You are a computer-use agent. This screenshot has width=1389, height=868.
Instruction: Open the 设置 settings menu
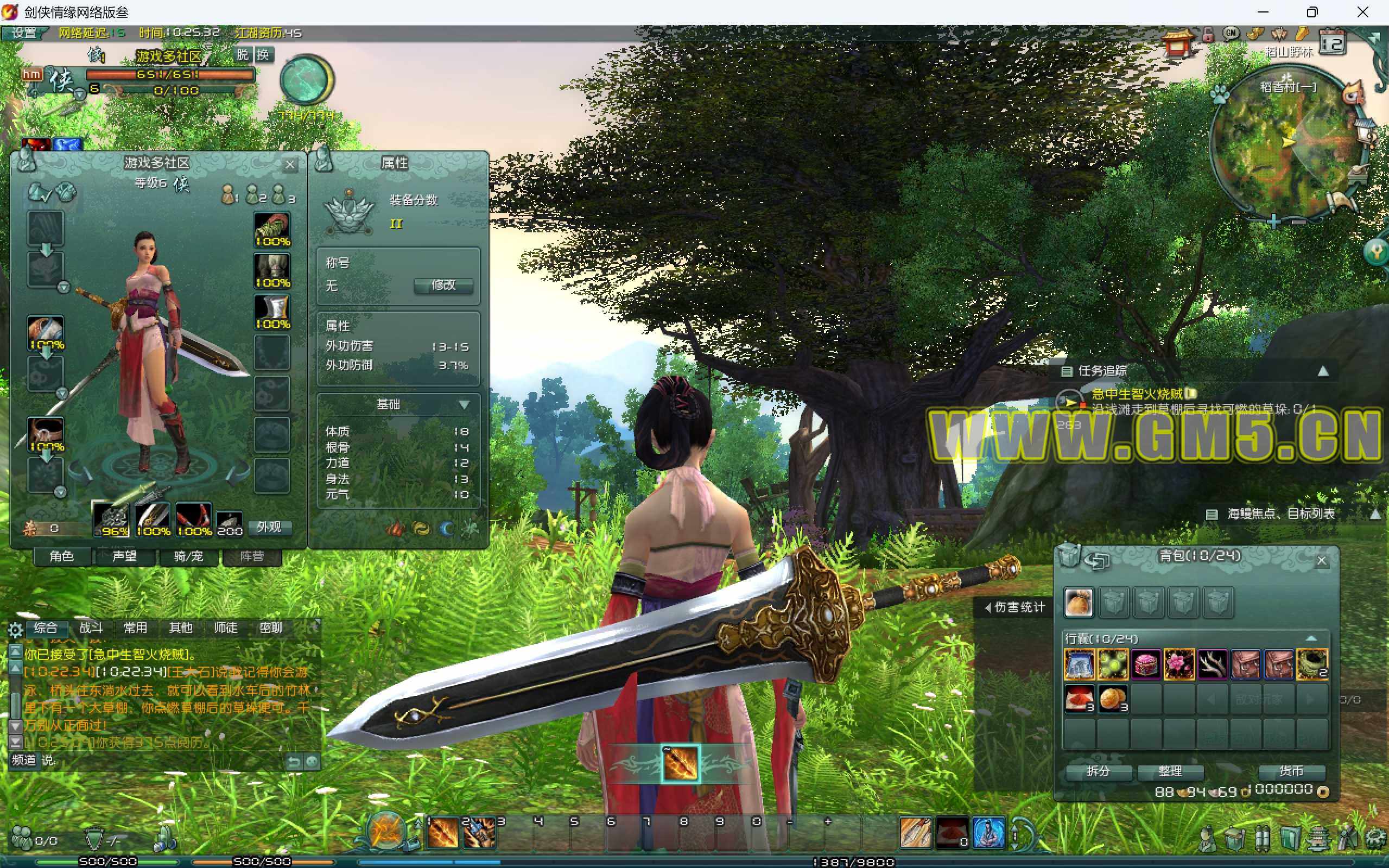(24, 33)
